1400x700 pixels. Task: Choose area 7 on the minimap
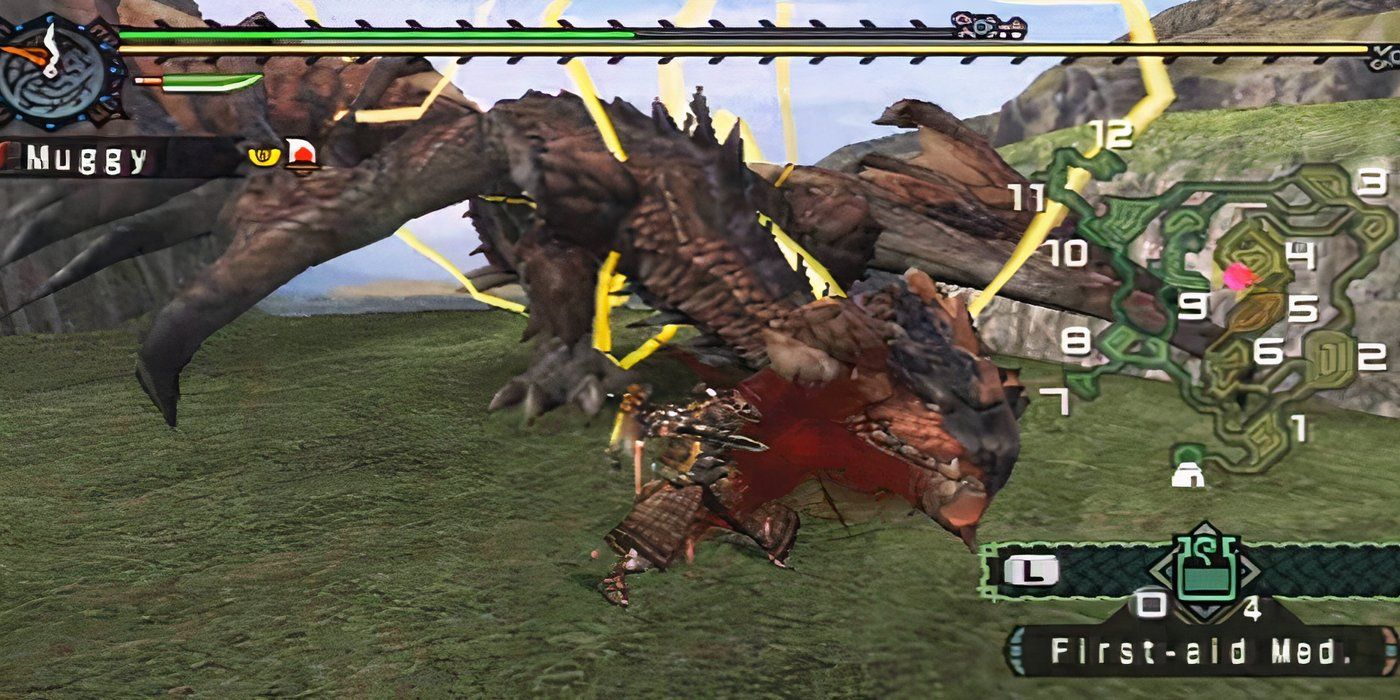[1054, 402]
